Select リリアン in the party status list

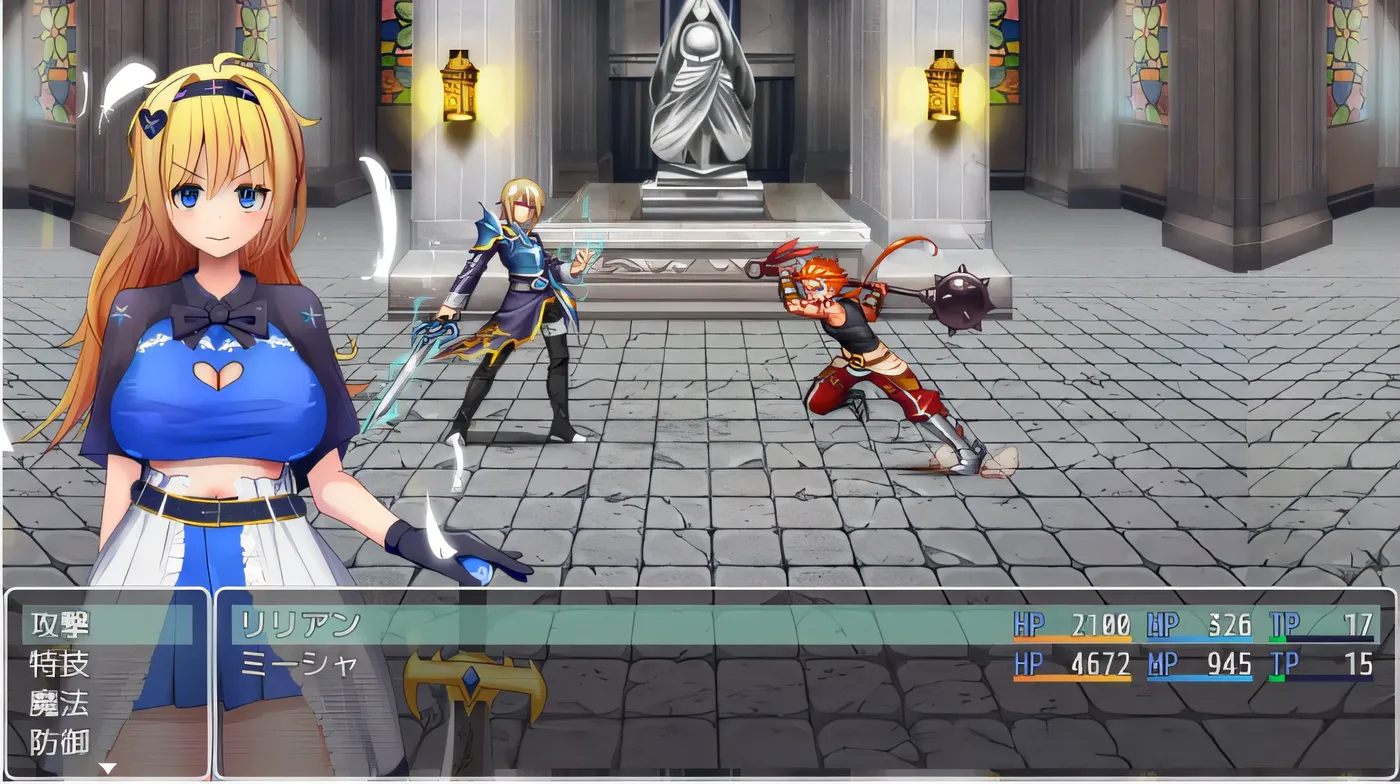click(x=300, y=625)
